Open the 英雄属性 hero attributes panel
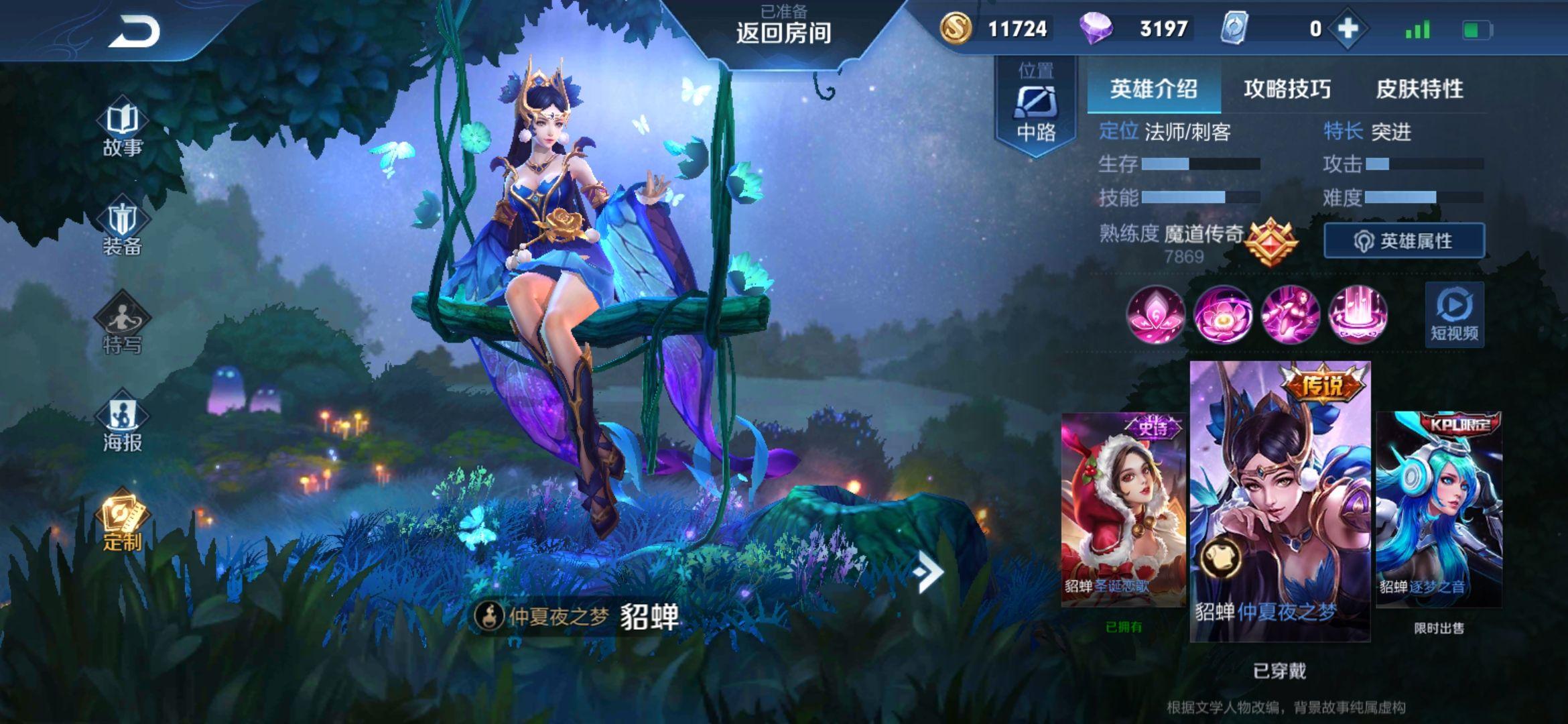1568x724 pixels. click(x=1404, y=241)
